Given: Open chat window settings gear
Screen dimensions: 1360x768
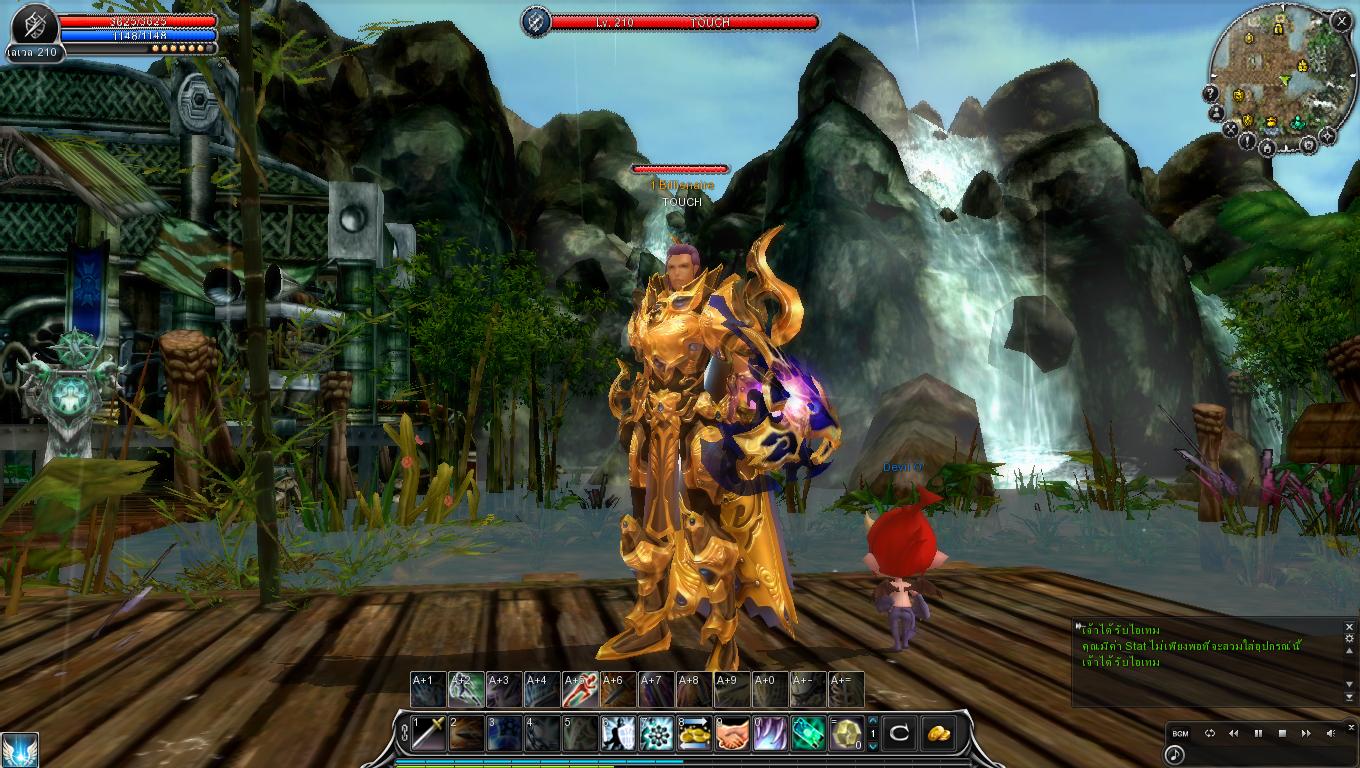Looking at the screenshot, I should (1349, 638).
